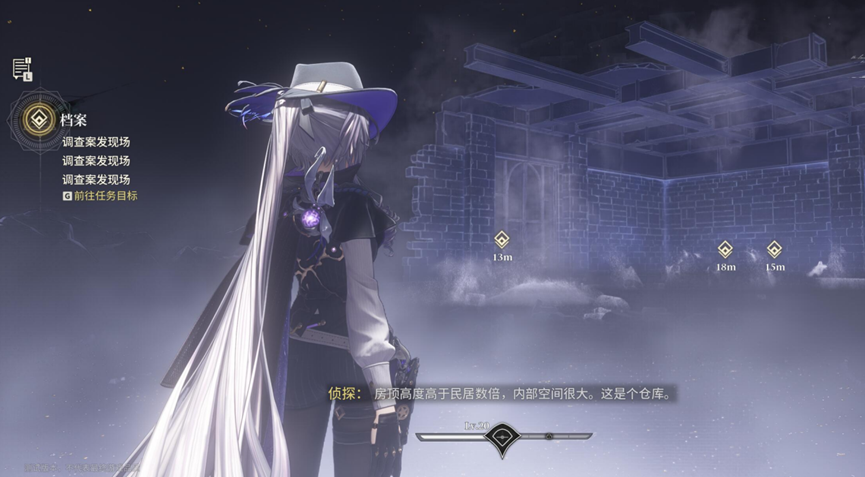Choose the objective marker at 15m
This screenshot has height=477, width=865.
tap(774, 250)
